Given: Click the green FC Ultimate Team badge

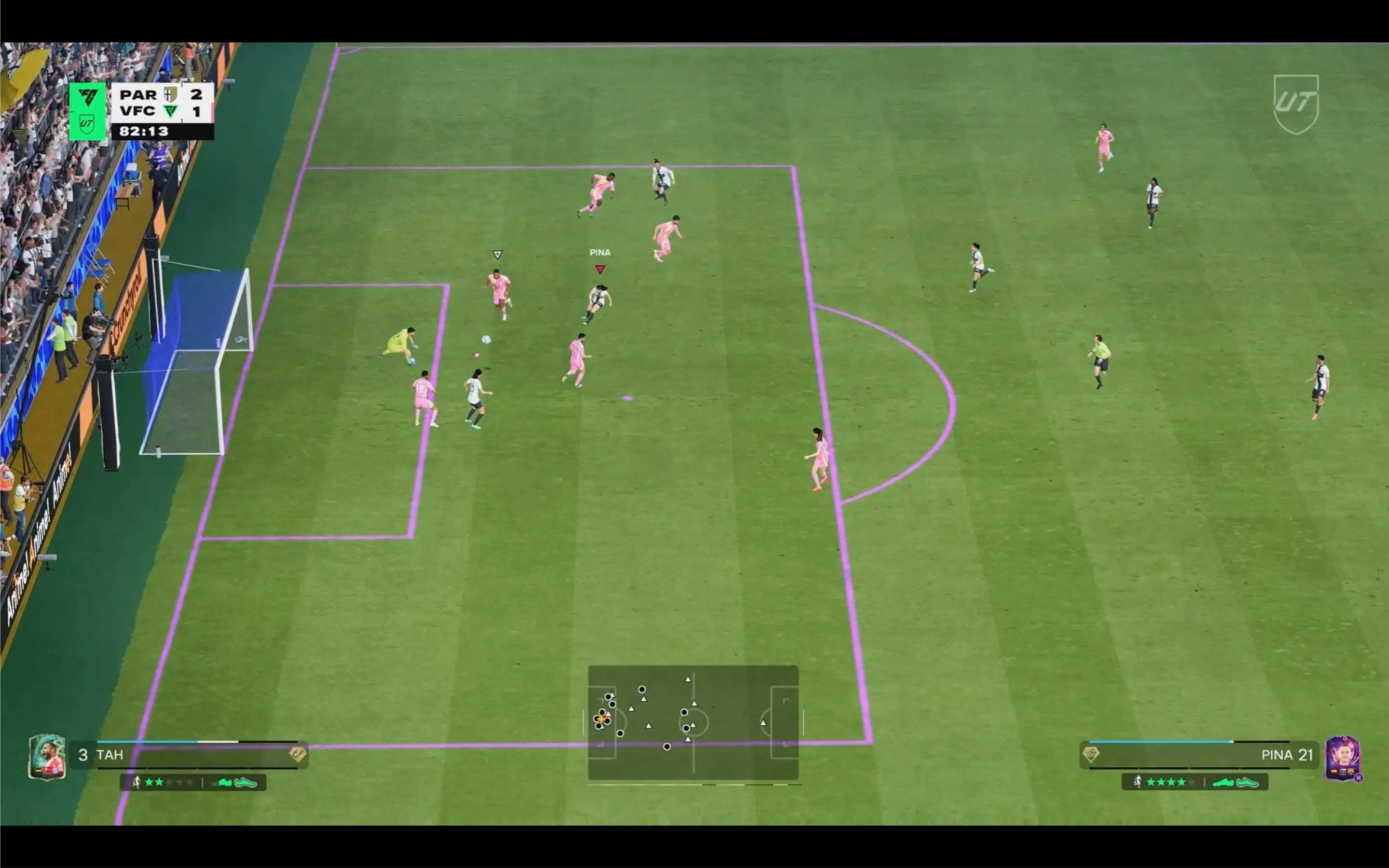Looking at the screenshot, I should point(87,111).
